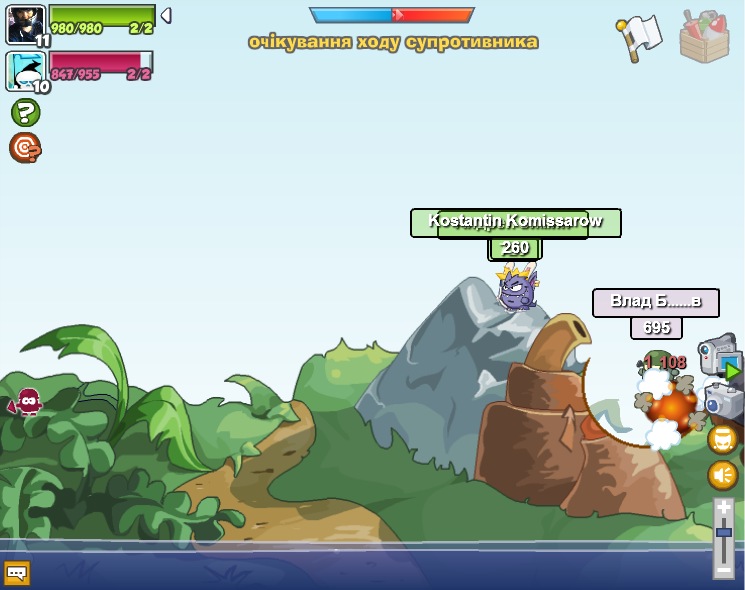Select the skull opponent avatar portrait
The height and width of the screenshot is (590, 745).
tap(24, 71)
